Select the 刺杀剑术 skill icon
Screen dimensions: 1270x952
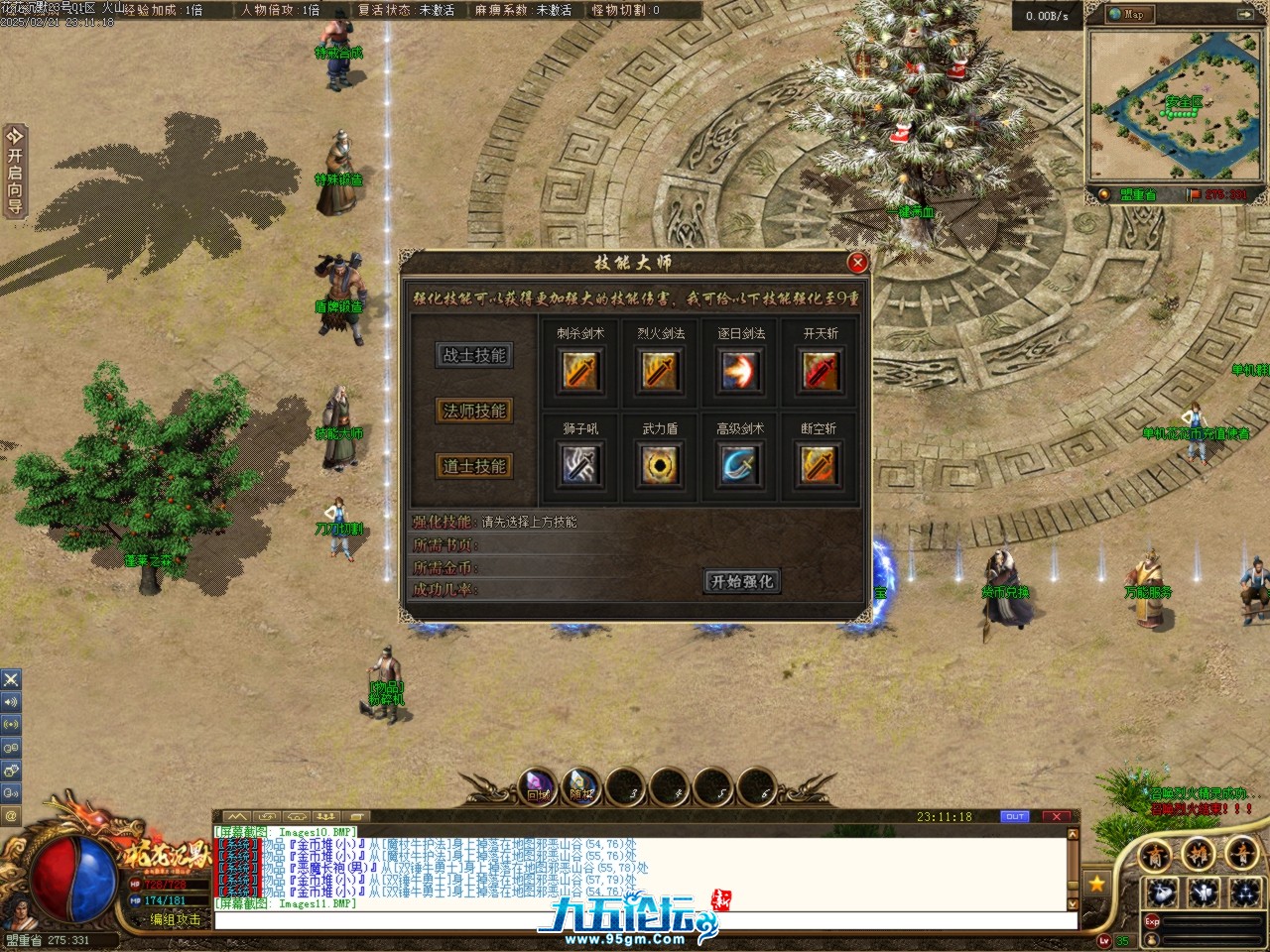(x=580, y=372)
